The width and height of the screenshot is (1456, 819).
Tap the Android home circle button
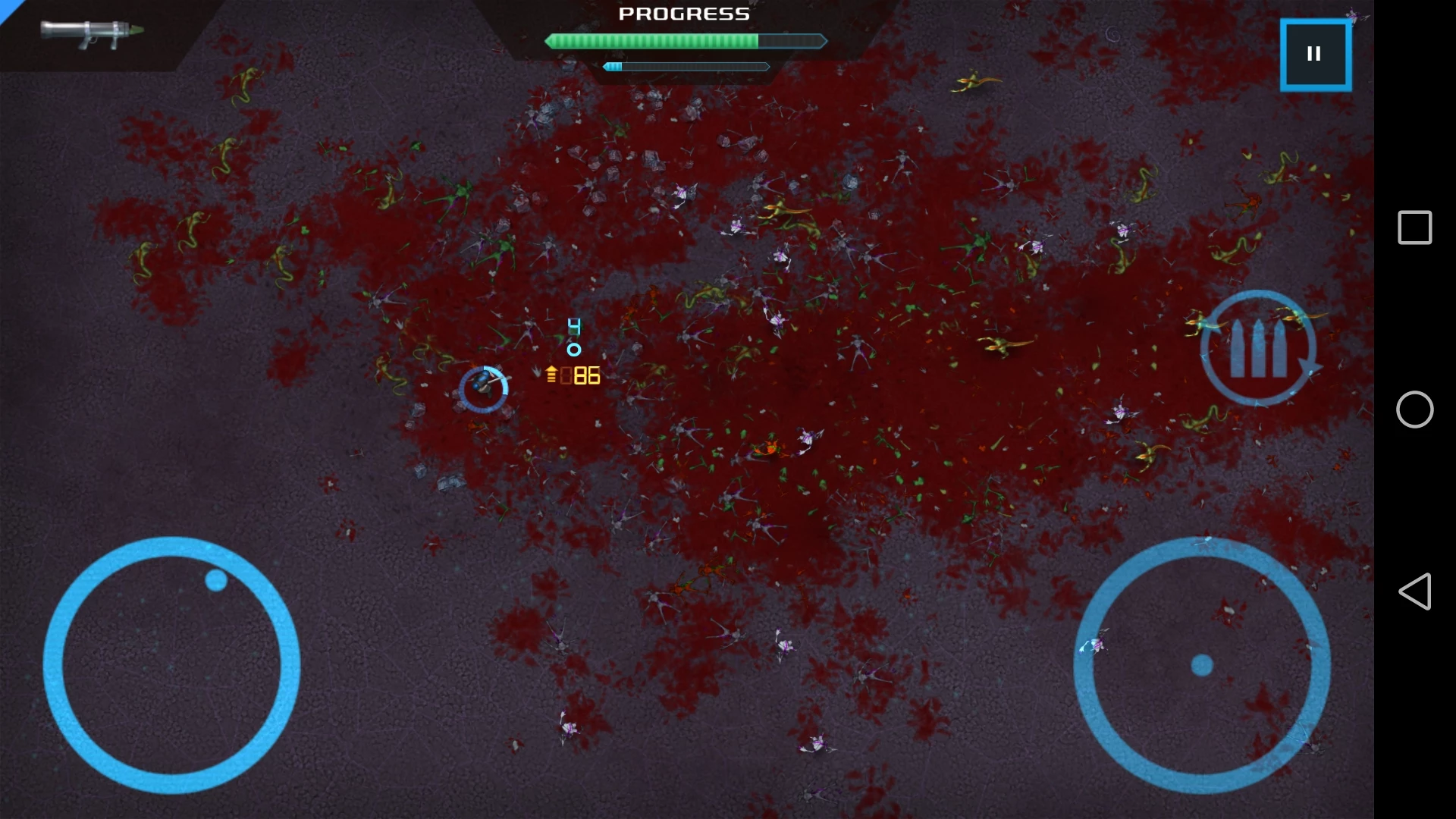pyautogui.click(x=1414, y=409)
